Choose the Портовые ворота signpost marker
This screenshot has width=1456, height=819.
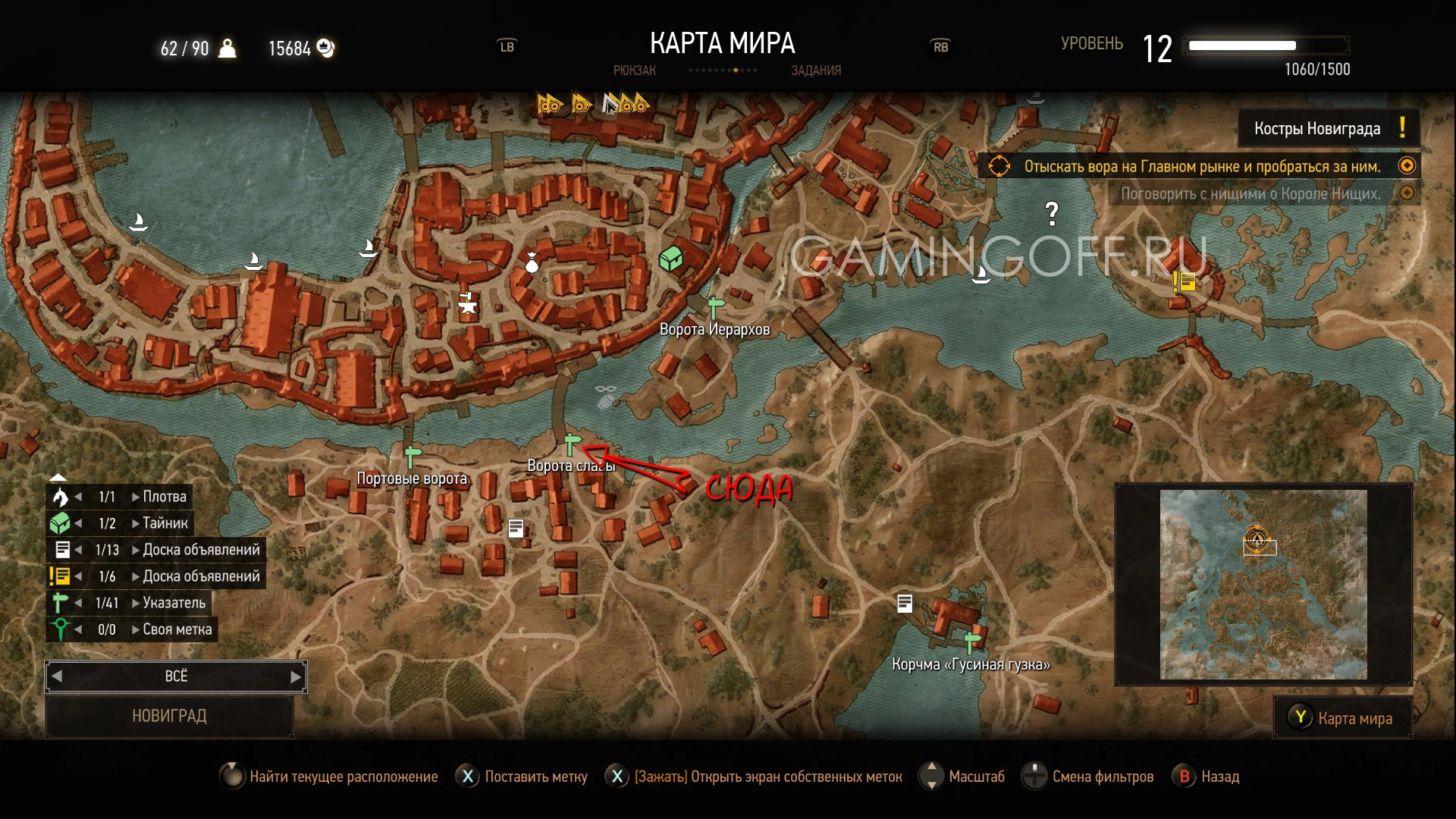coord(412,457)
